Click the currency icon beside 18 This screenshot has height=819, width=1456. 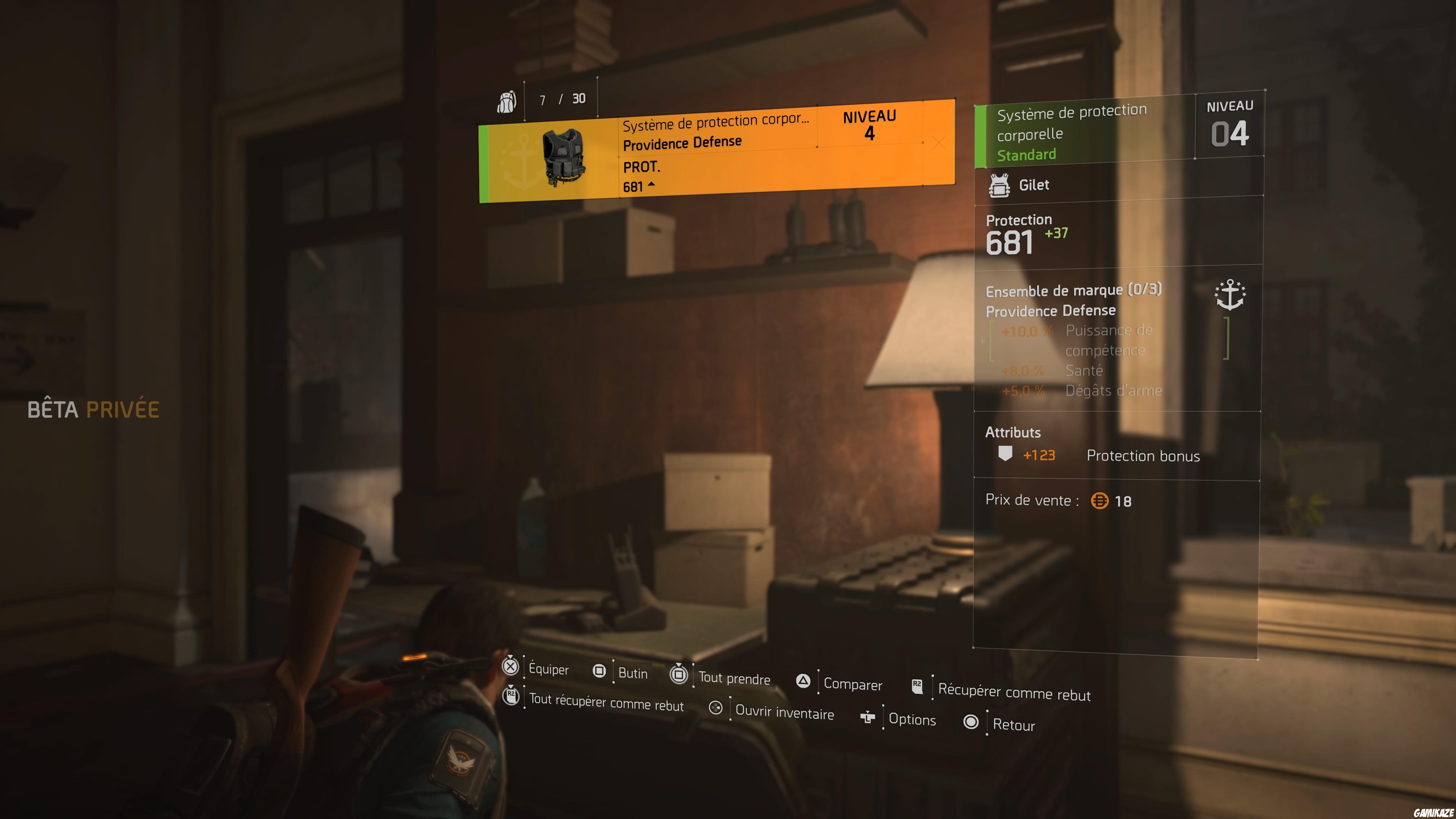(1100, 501)
